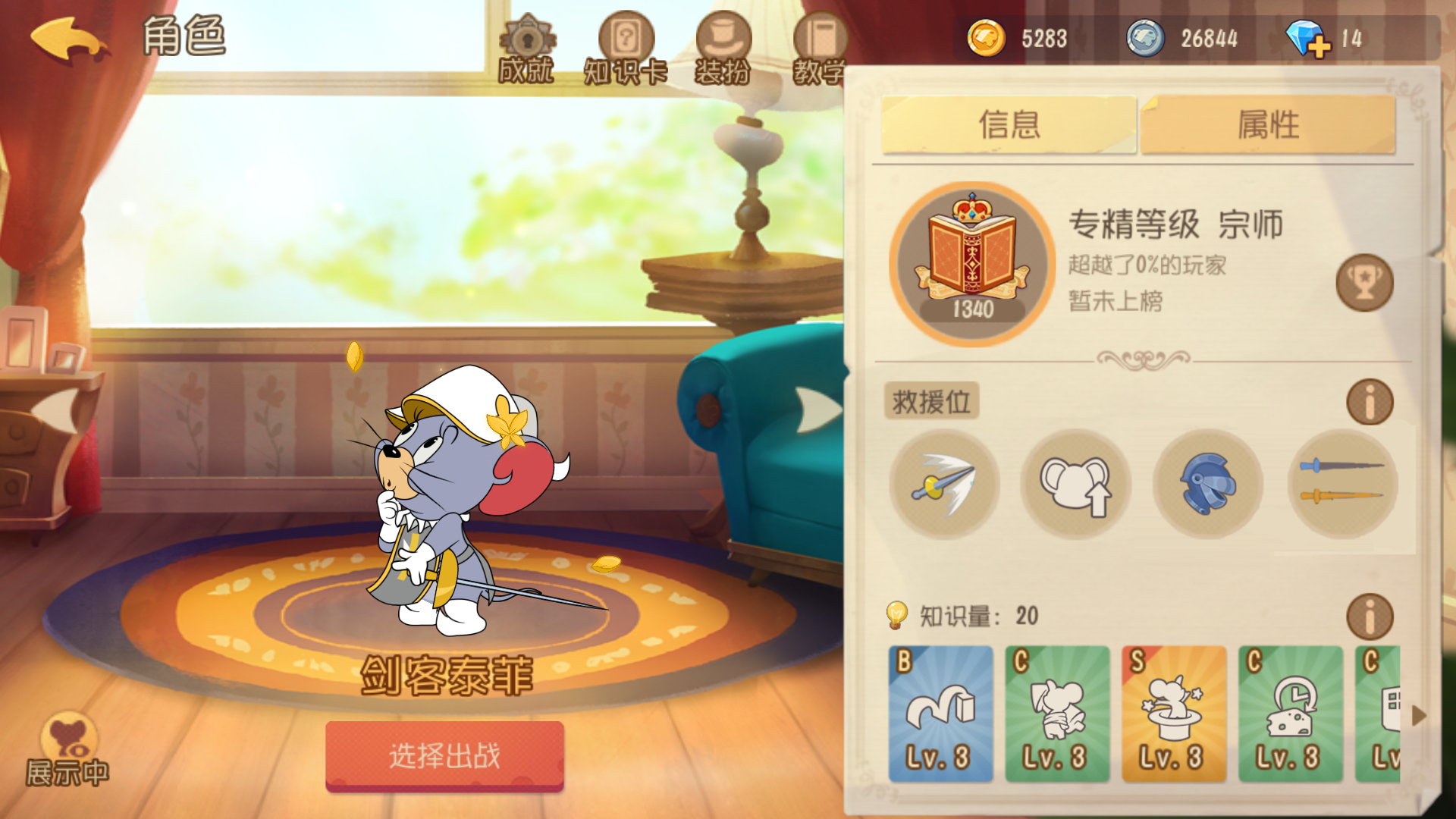Select the knight helmet rescue skill icon
Image resolution: width=1456 pixels, height=819 pixels.
1207,484
